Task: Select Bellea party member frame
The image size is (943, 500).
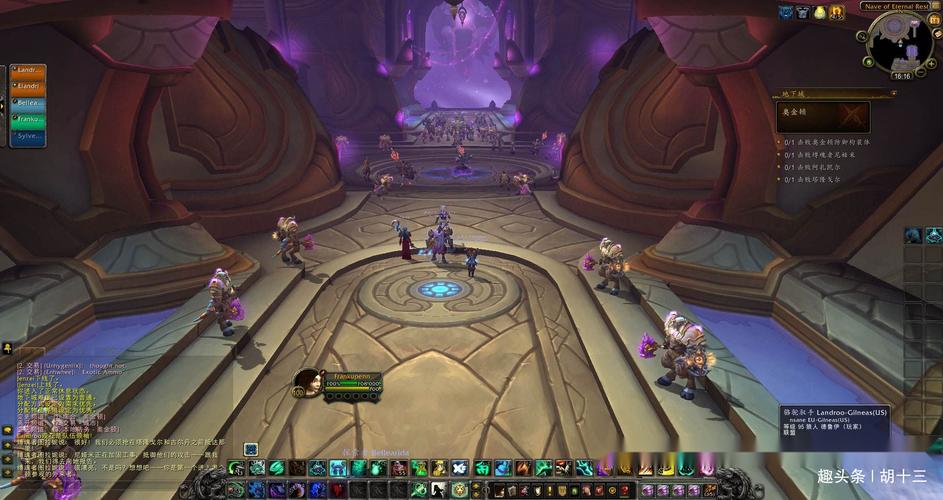Action: [x=29, y=102]
